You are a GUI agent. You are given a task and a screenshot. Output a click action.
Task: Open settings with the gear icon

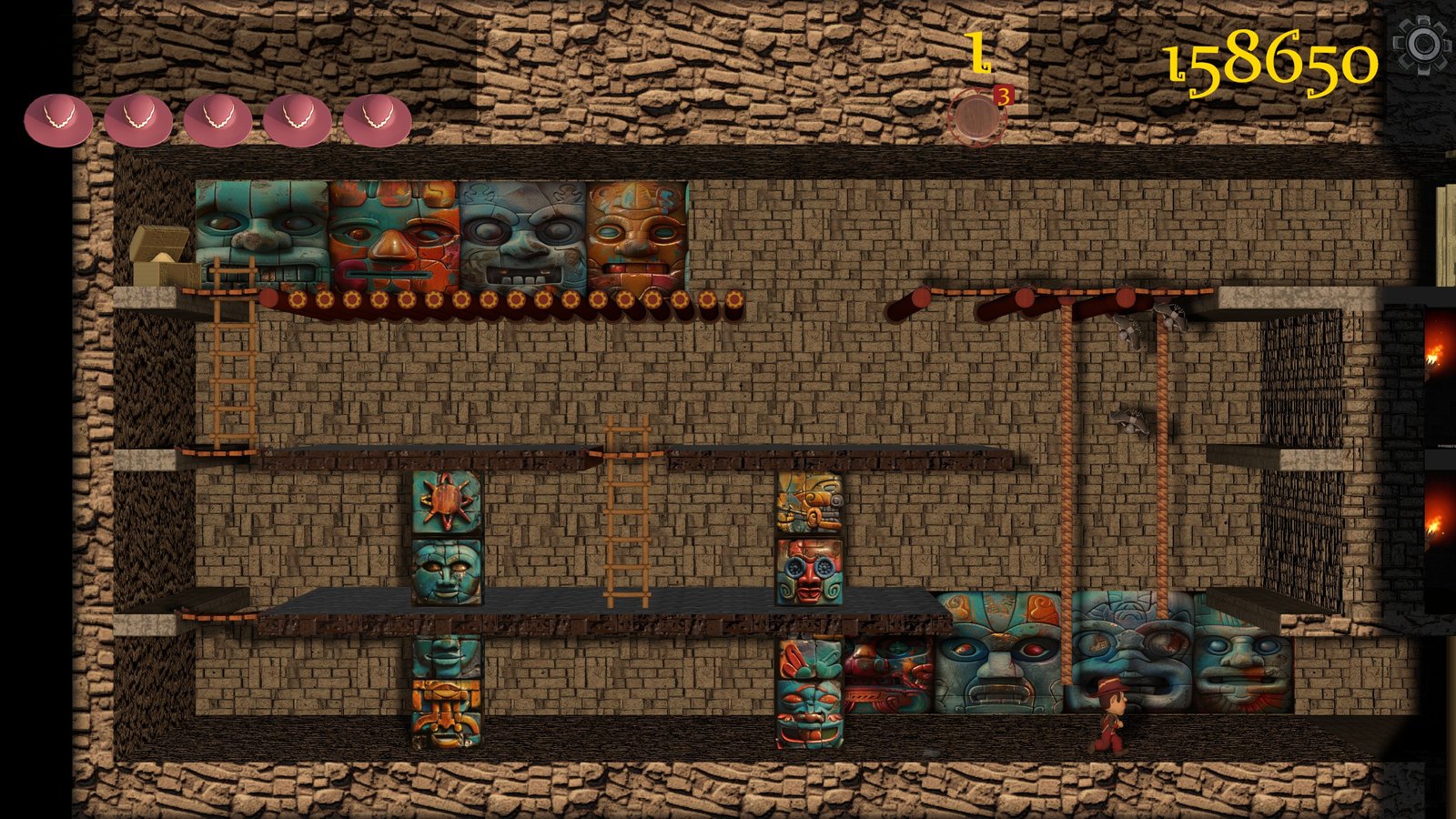point(1422,44)
